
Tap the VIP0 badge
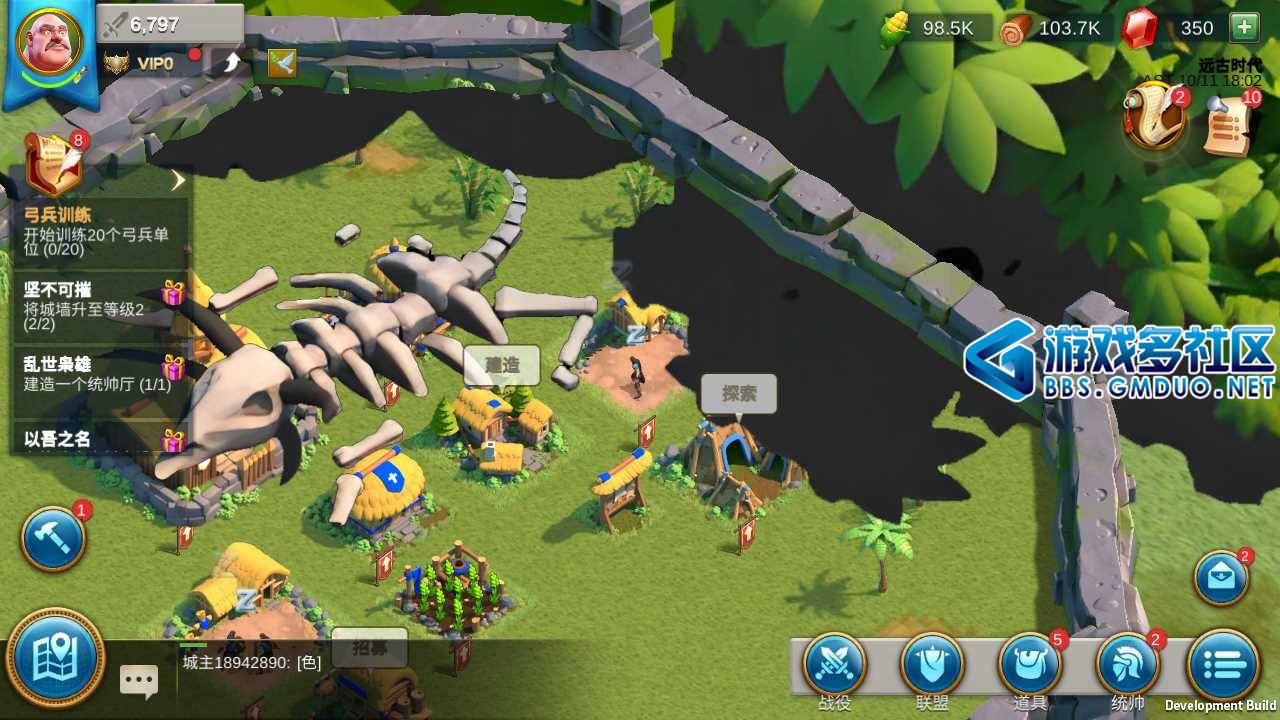(142, 64)
